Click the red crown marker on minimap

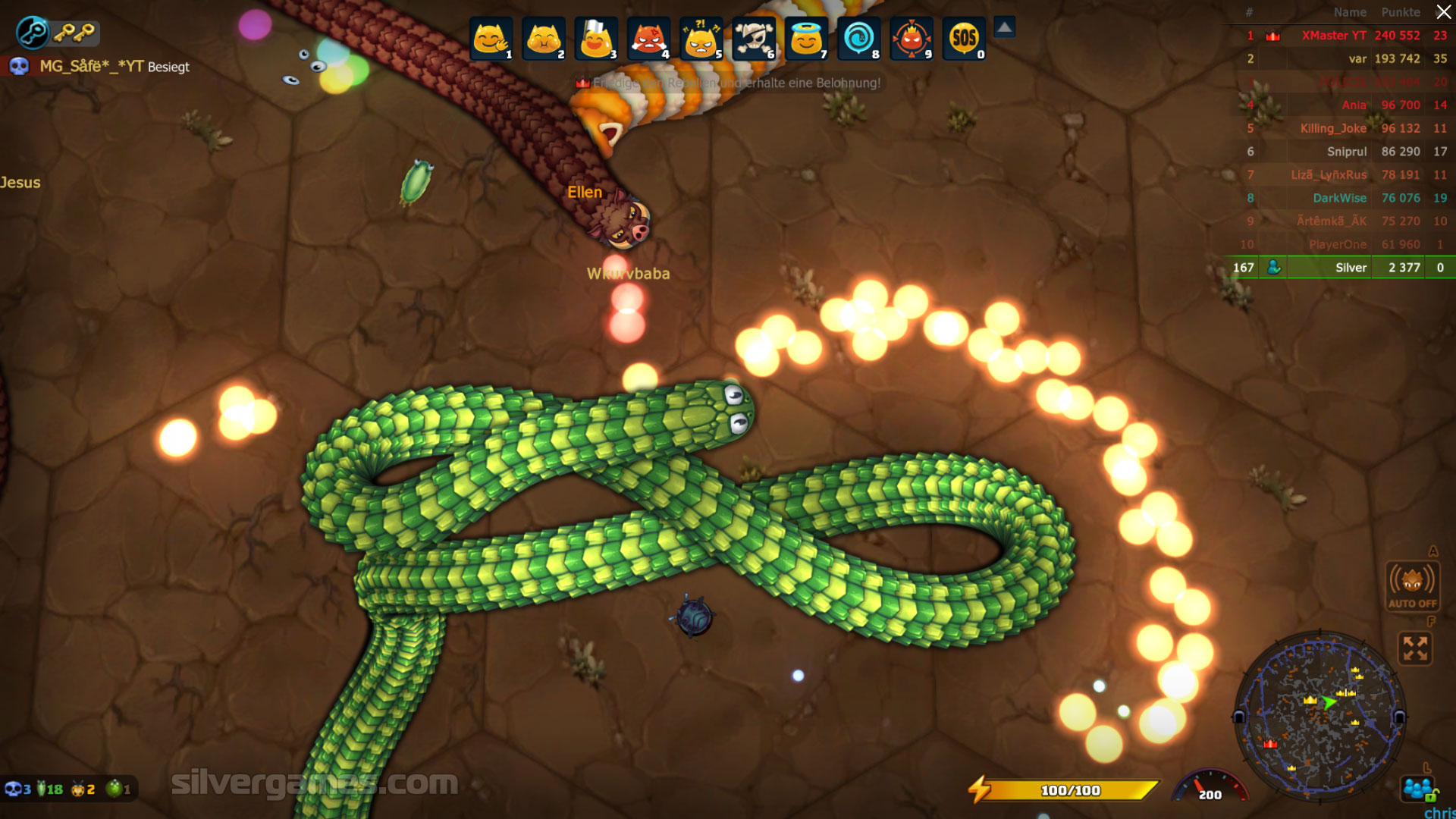[1270, 744]
